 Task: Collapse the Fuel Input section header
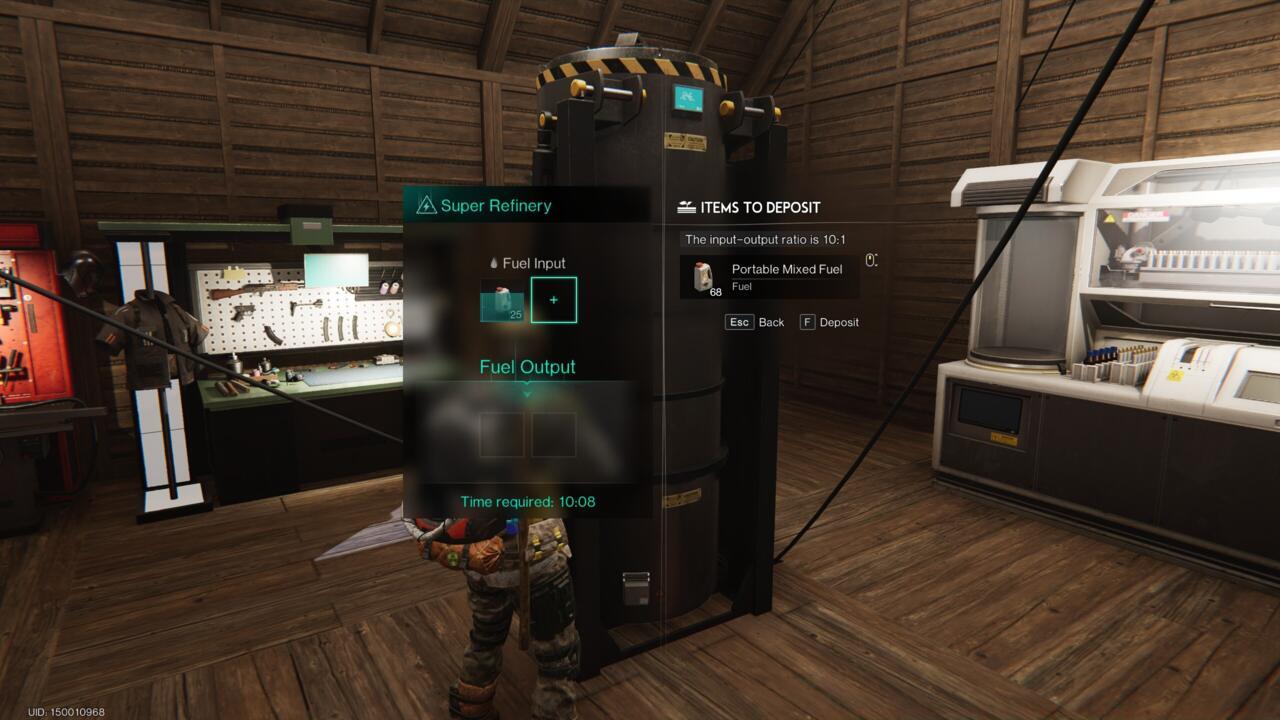point(527,262)
